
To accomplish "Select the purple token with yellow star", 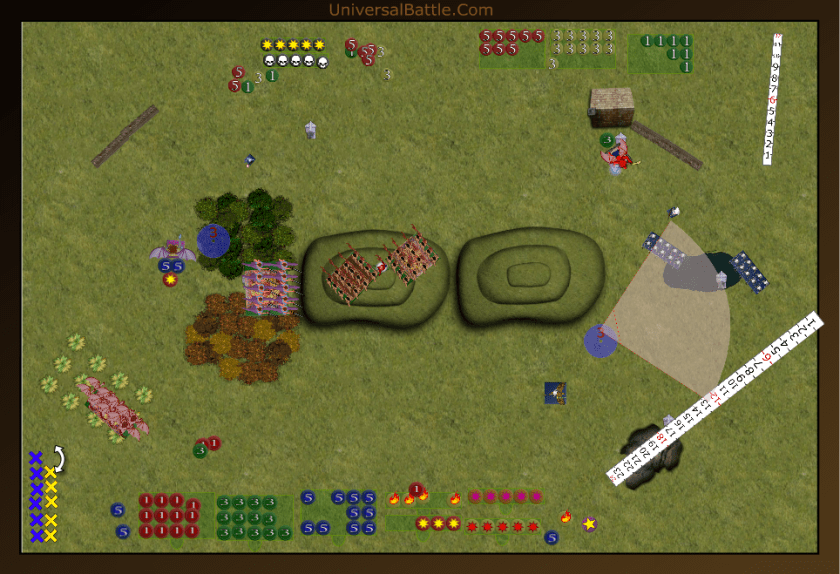I will click(x=589, y=523).
